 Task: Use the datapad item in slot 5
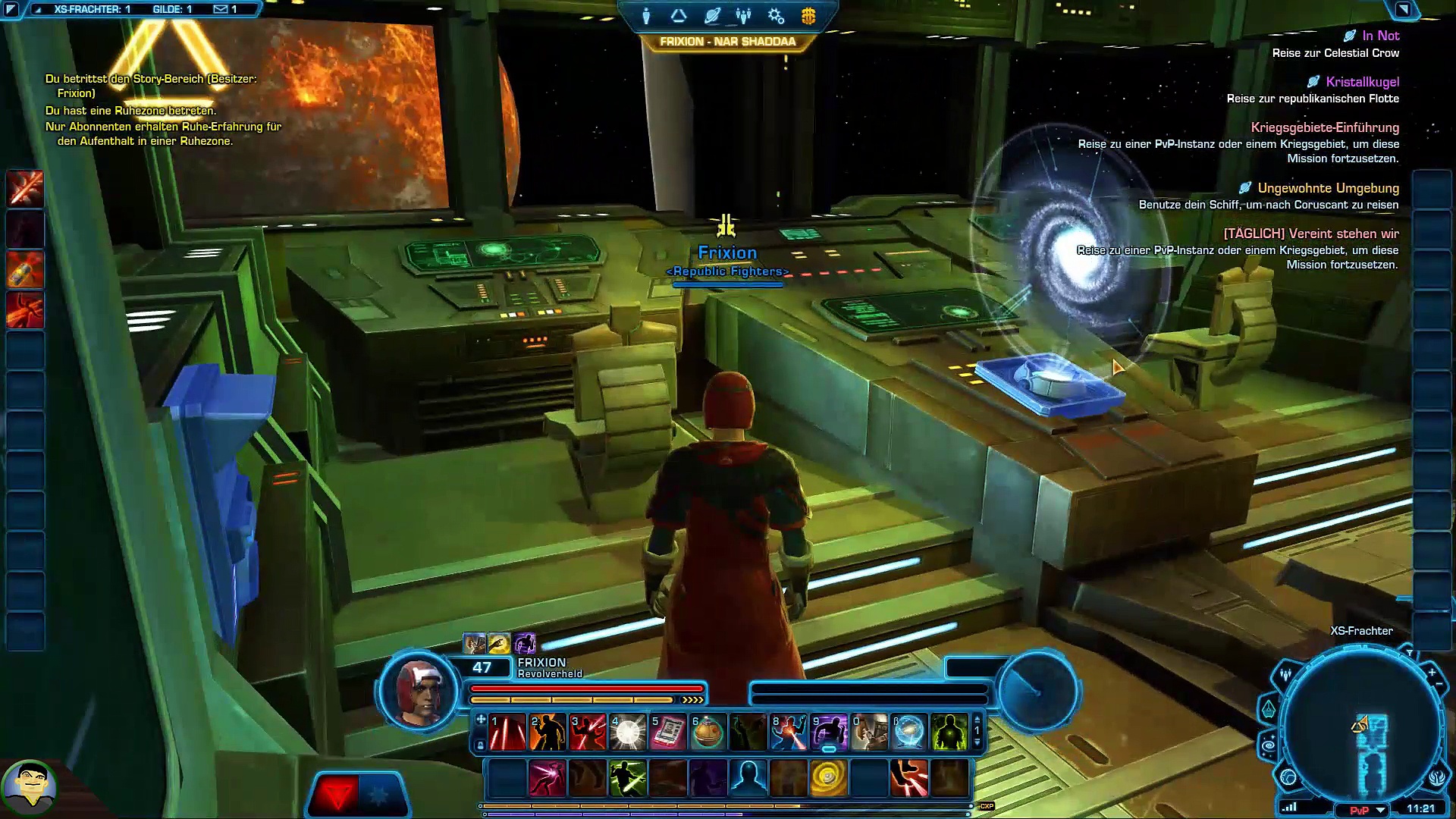[x=667, y=733]
